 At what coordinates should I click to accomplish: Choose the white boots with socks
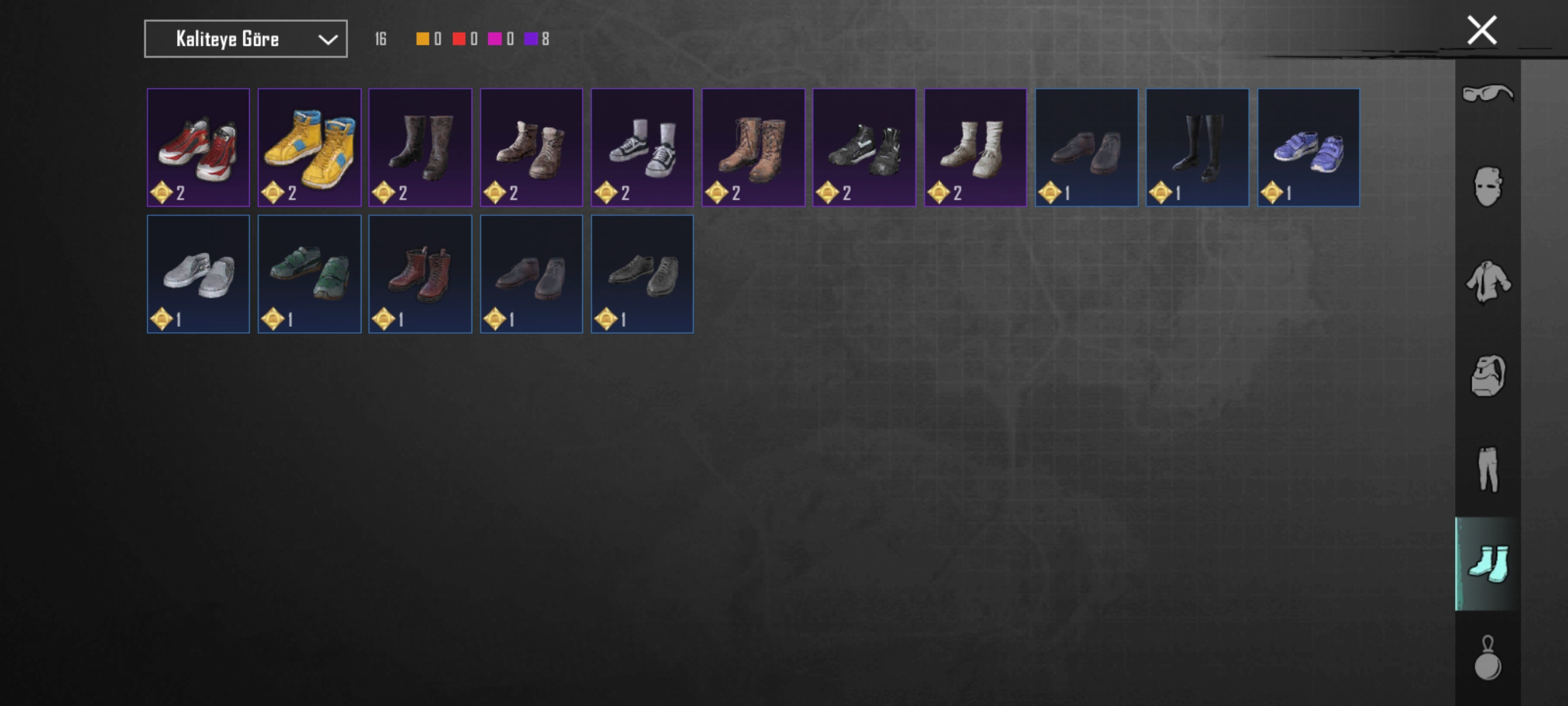[975, 148]
